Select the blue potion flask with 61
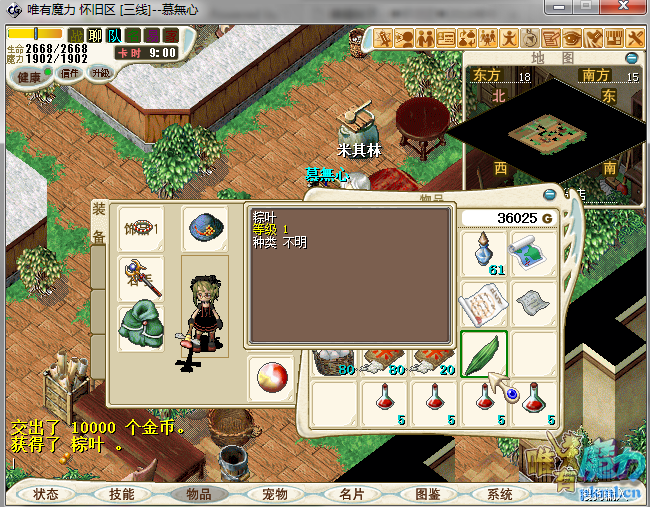The image size is (650, 507). [485, 253]
